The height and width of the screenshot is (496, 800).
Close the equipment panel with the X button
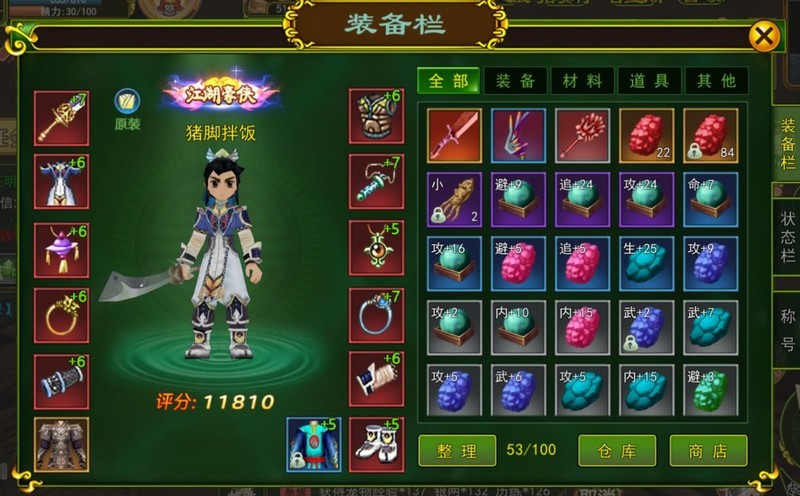click(764, 37)
